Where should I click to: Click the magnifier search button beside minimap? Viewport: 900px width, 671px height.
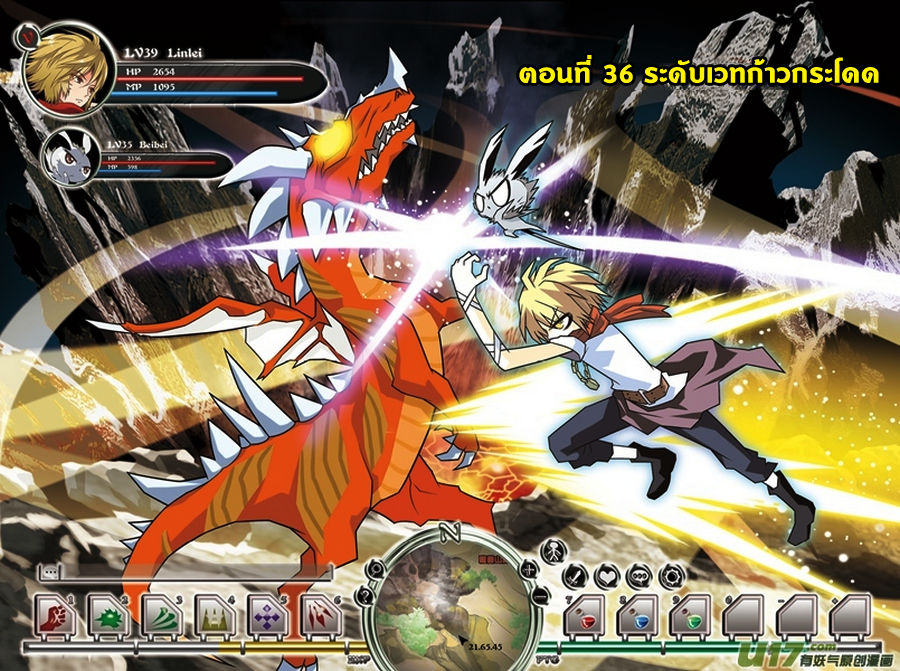[374, 568]
